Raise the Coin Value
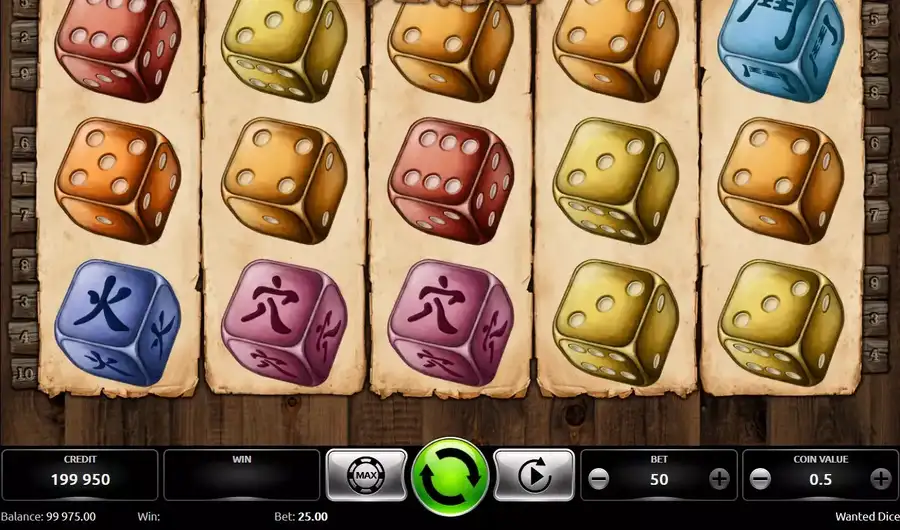Image resolution: width=900 pixels, height=530 pixels. [880, 478]
